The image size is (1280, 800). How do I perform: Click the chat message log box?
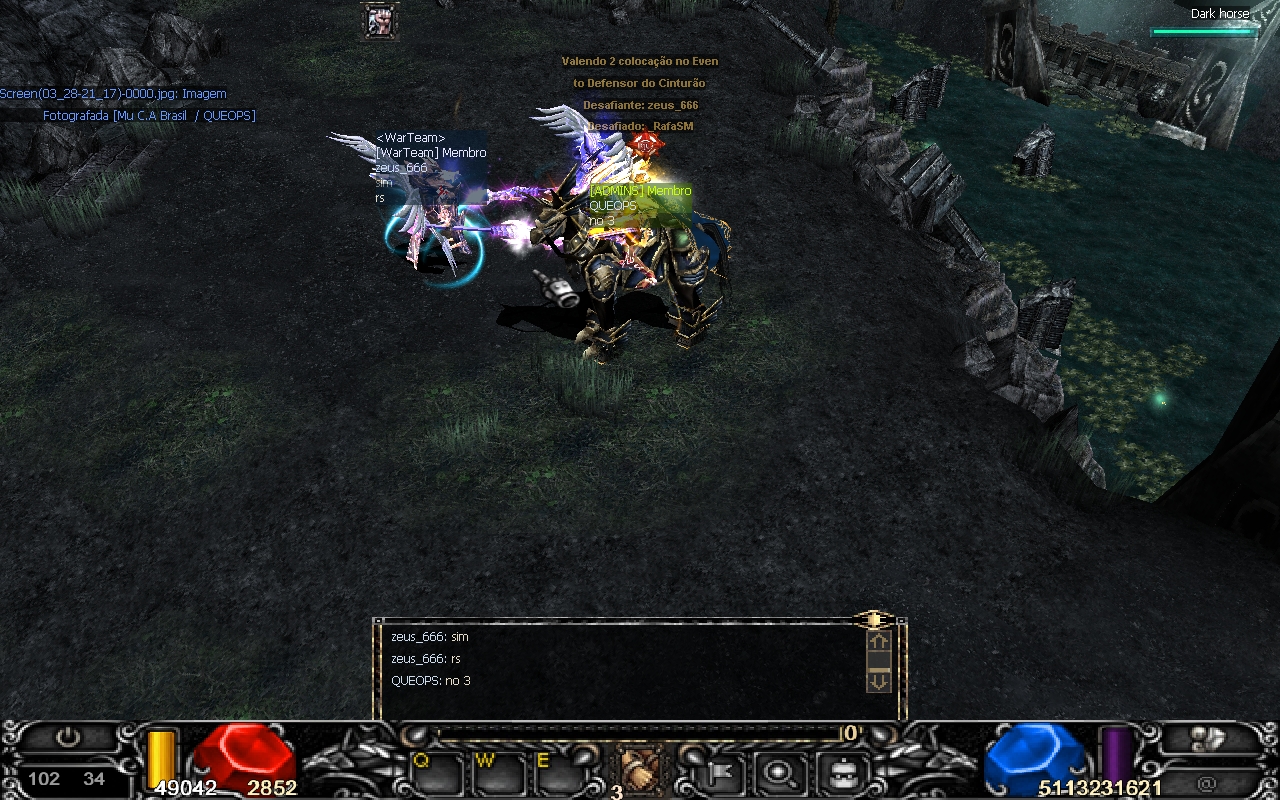point(620,668)
